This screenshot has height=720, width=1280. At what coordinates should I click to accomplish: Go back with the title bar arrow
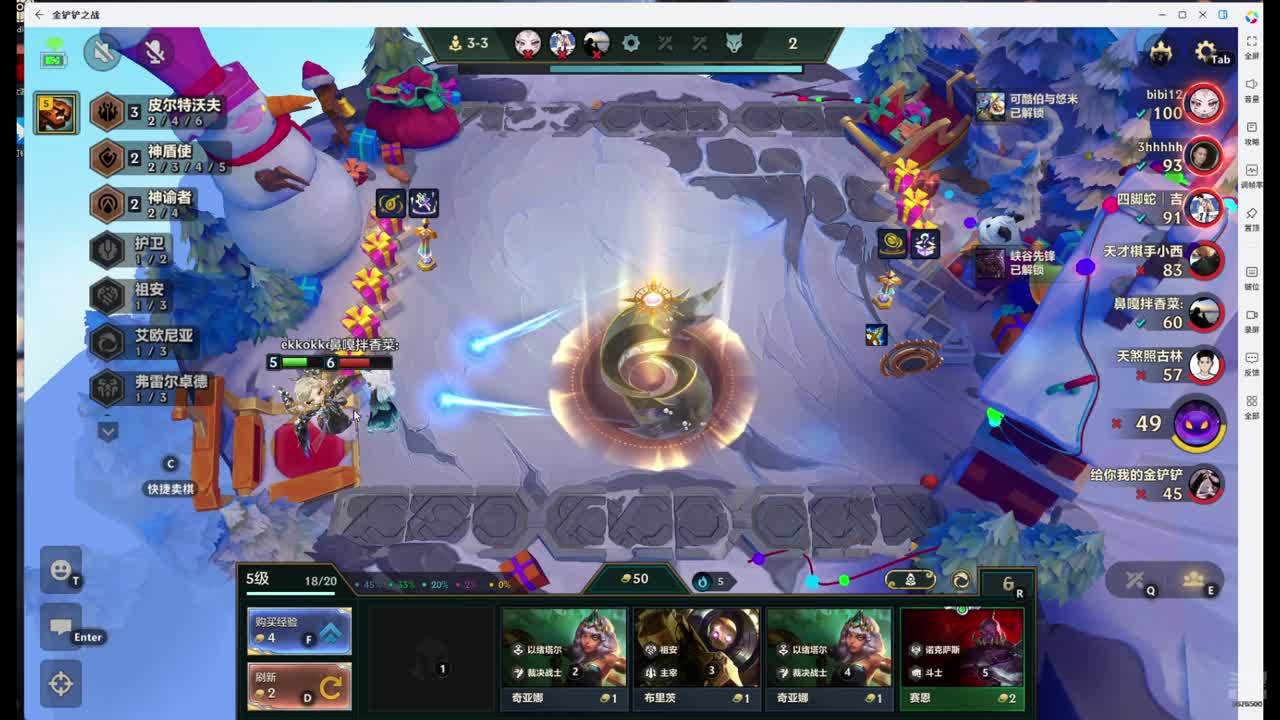[x=39, y=15]
